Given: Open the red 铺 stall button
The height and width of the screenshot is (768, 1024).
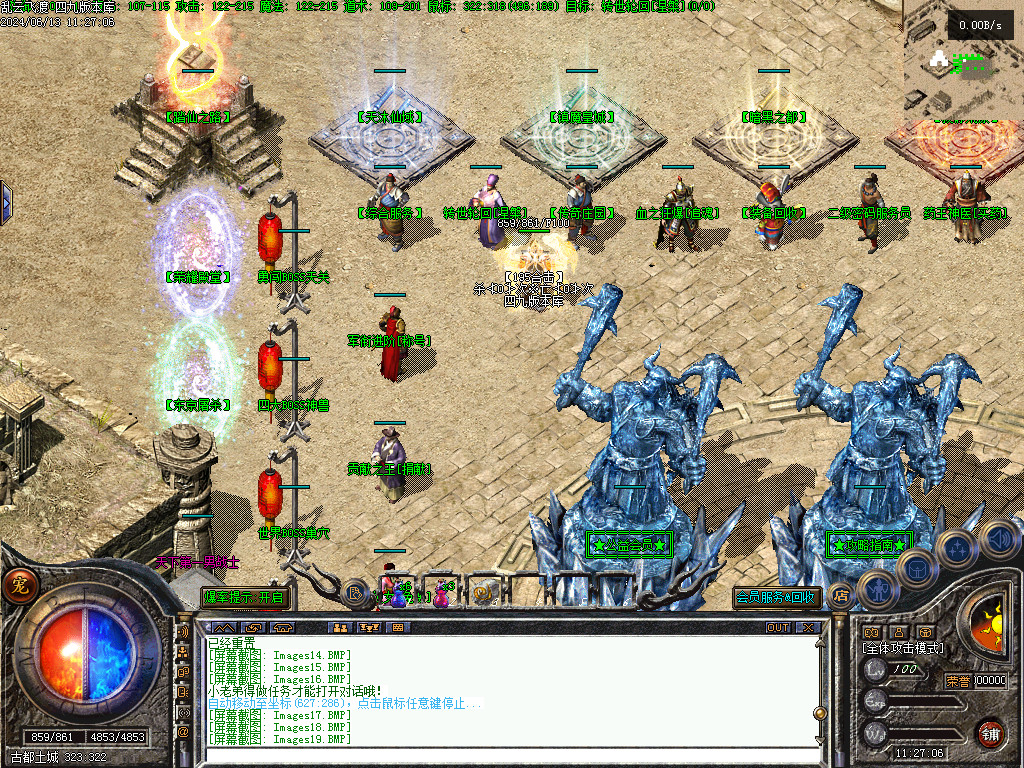Looking at the screenshot, I should point(990,732).
